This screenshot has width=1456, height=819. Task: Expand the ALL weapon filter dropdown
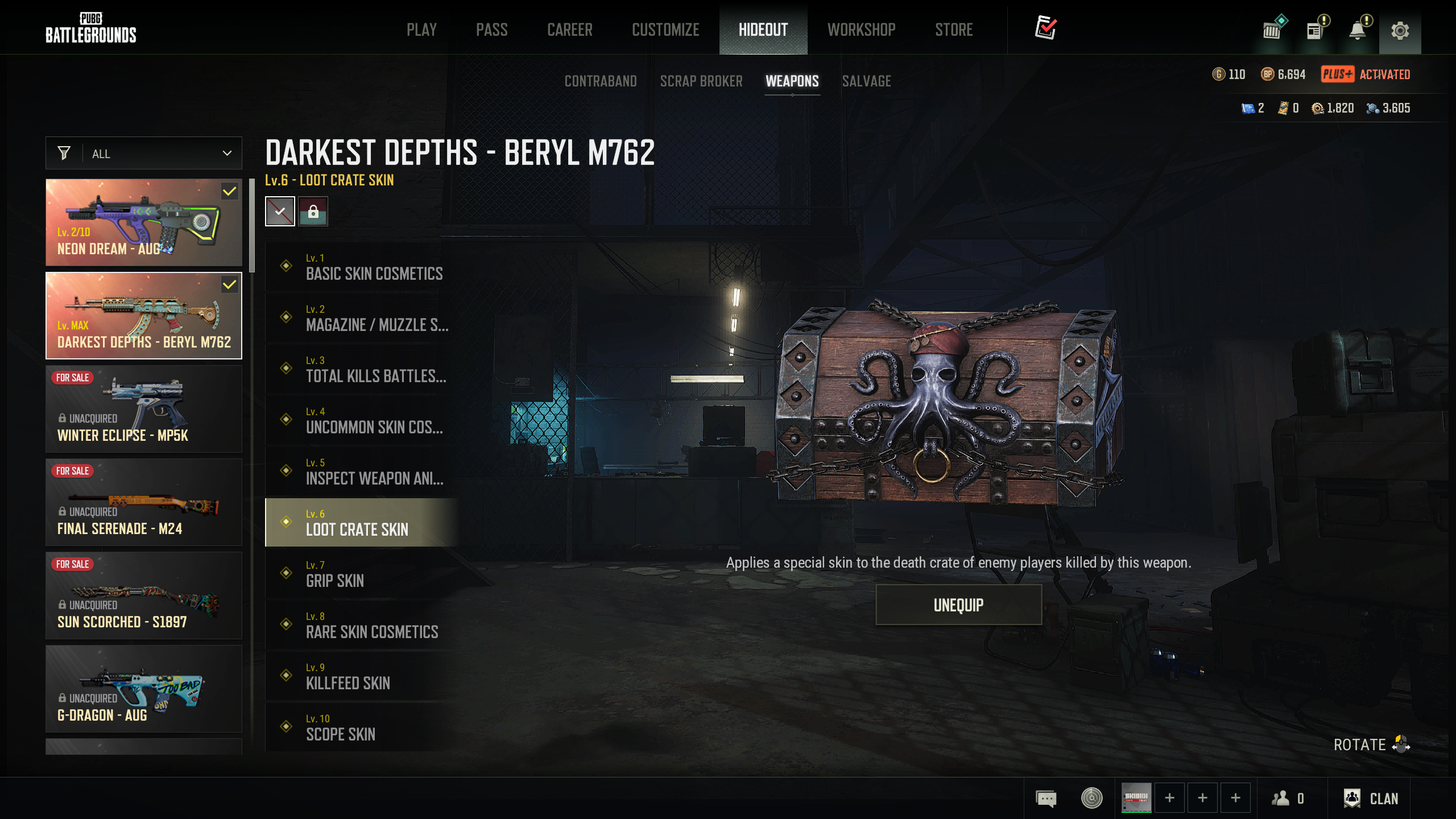tap(144, 154)
